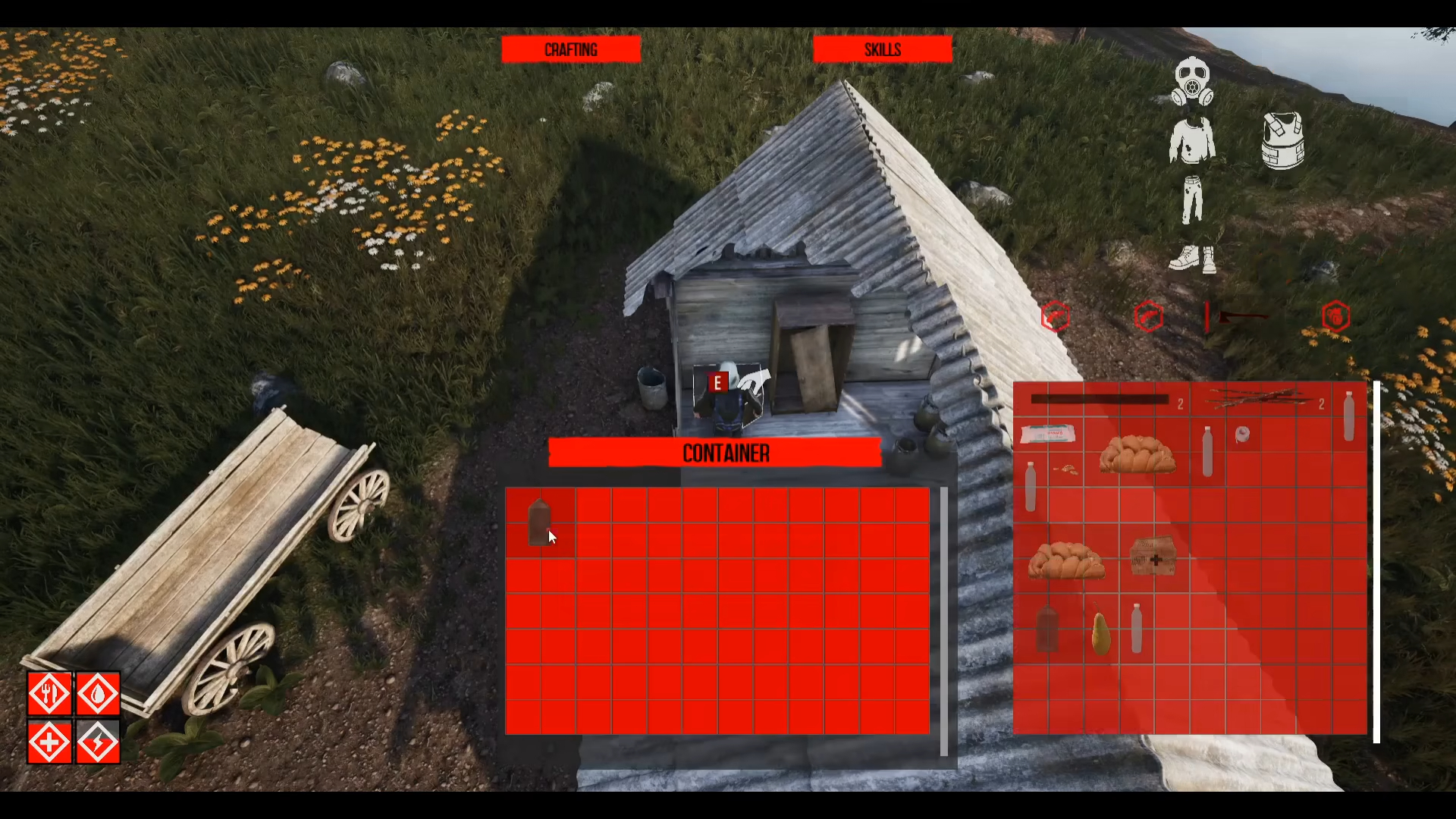Select the stained shirt equipment slot
Image resolution: width=1456 pixels, height=819 pixels.
1192,141
